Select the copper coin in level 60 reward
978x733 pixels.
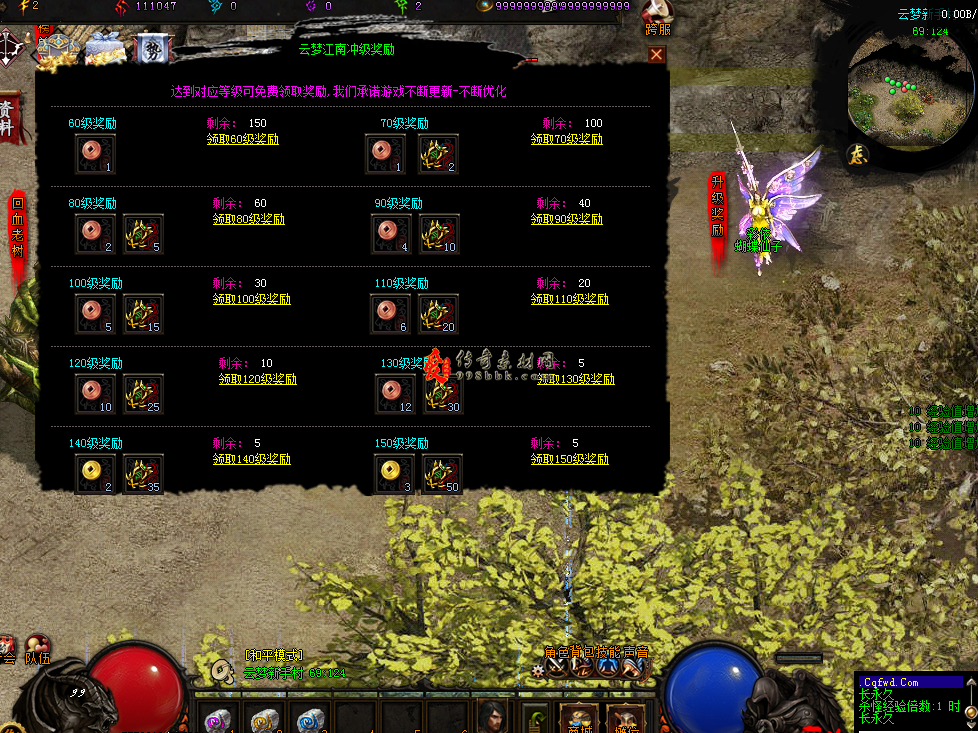point(95,154)
